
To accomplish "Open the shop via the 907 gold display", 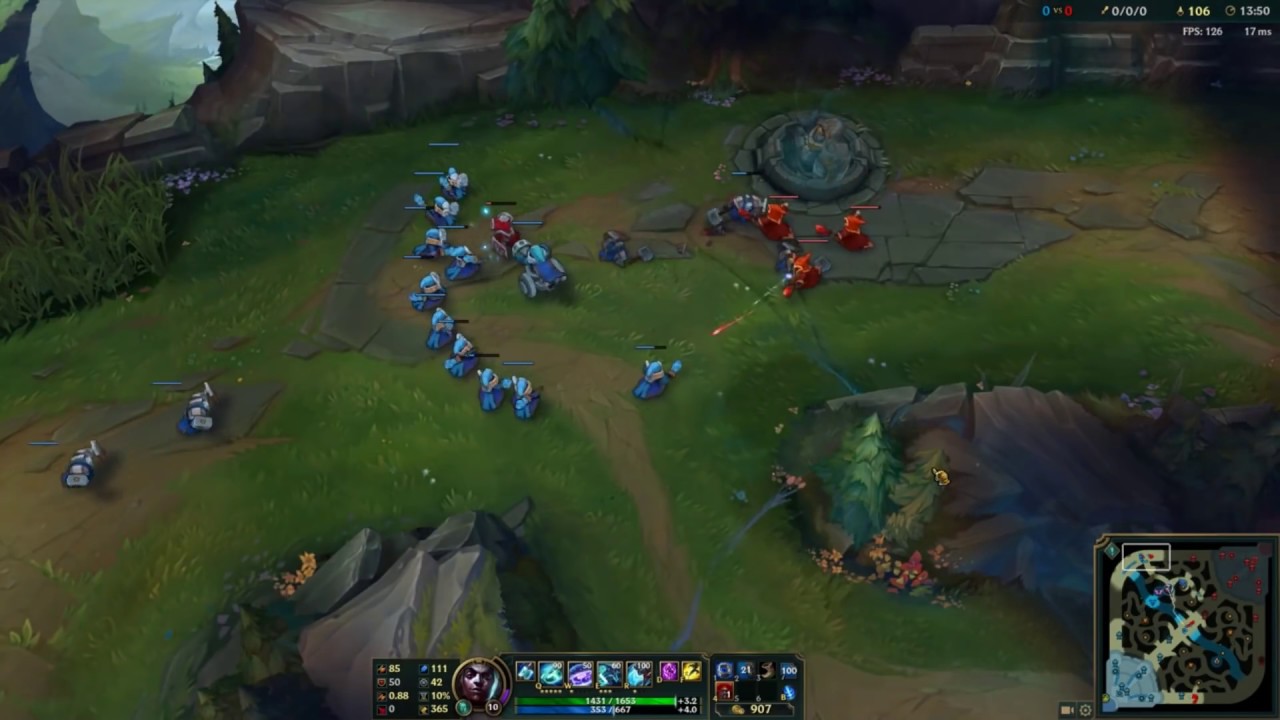I will point(762,707).
